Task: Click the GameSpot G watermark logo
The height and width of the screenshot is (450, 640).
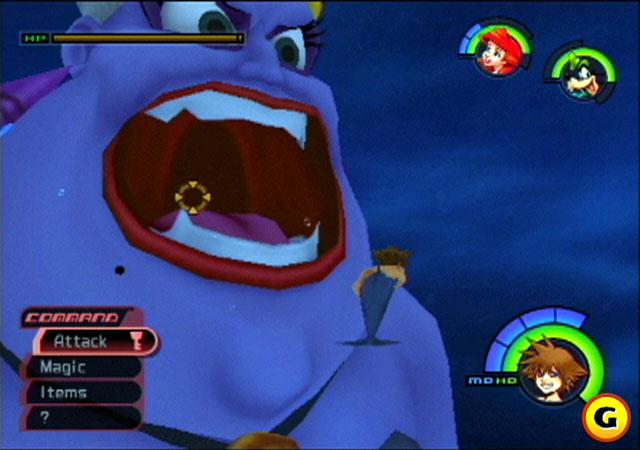Action: point(607,417)
